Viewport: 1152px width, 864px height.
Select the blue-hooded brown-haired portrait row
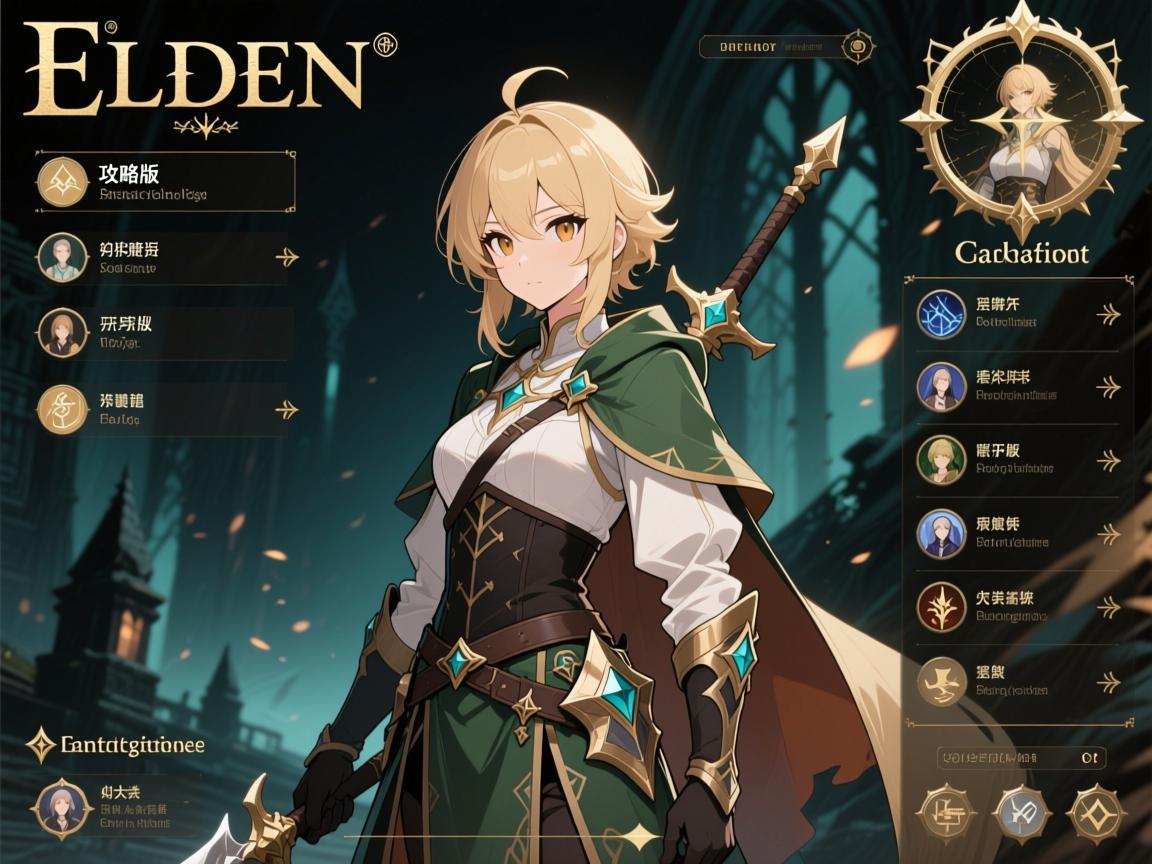click(1018, 387)
